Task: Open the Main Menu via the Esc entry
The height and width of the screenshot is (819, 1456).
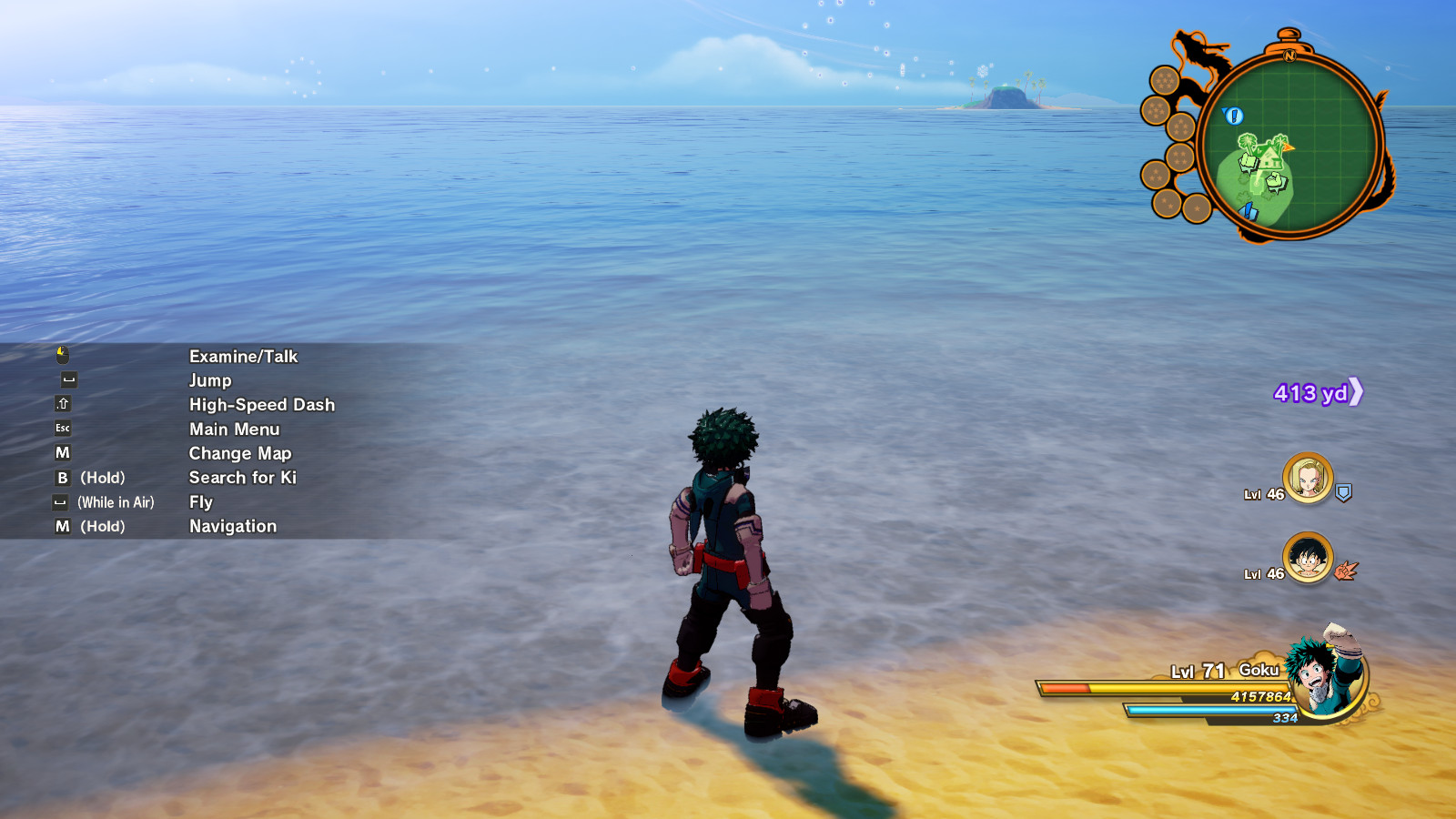Action: pos(234,429)
